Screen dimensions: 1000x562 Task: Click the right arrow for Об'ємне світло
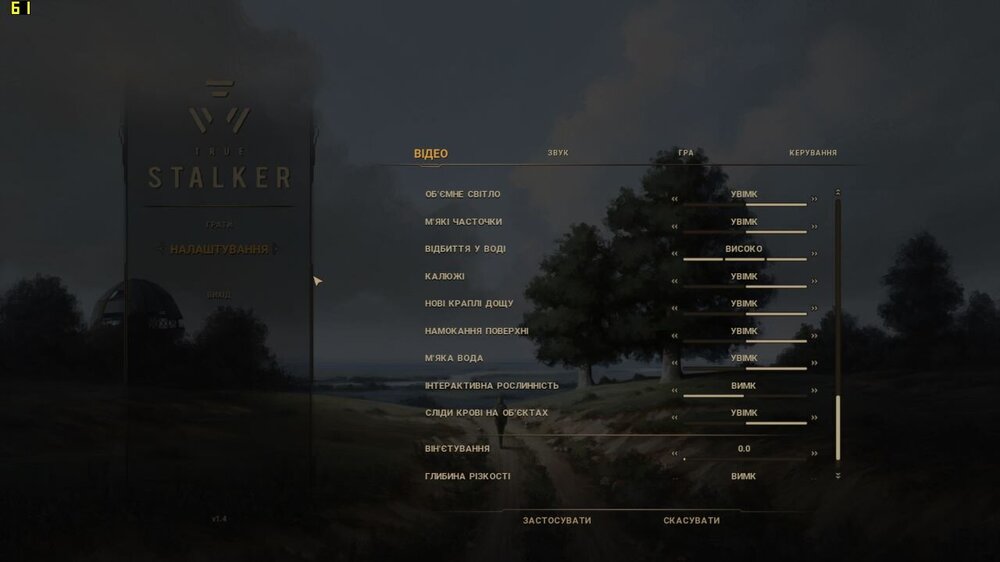click(814, 199)
